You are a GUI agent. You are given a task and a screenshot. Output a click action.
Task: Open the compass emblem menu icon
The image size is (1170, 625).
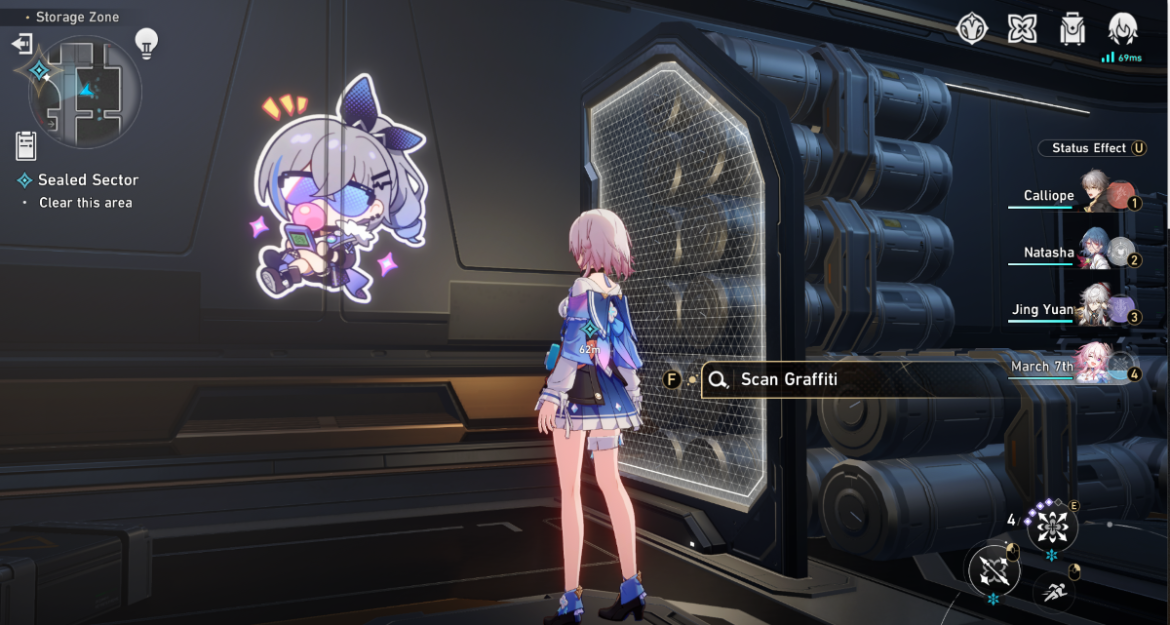tap(972, 28)
